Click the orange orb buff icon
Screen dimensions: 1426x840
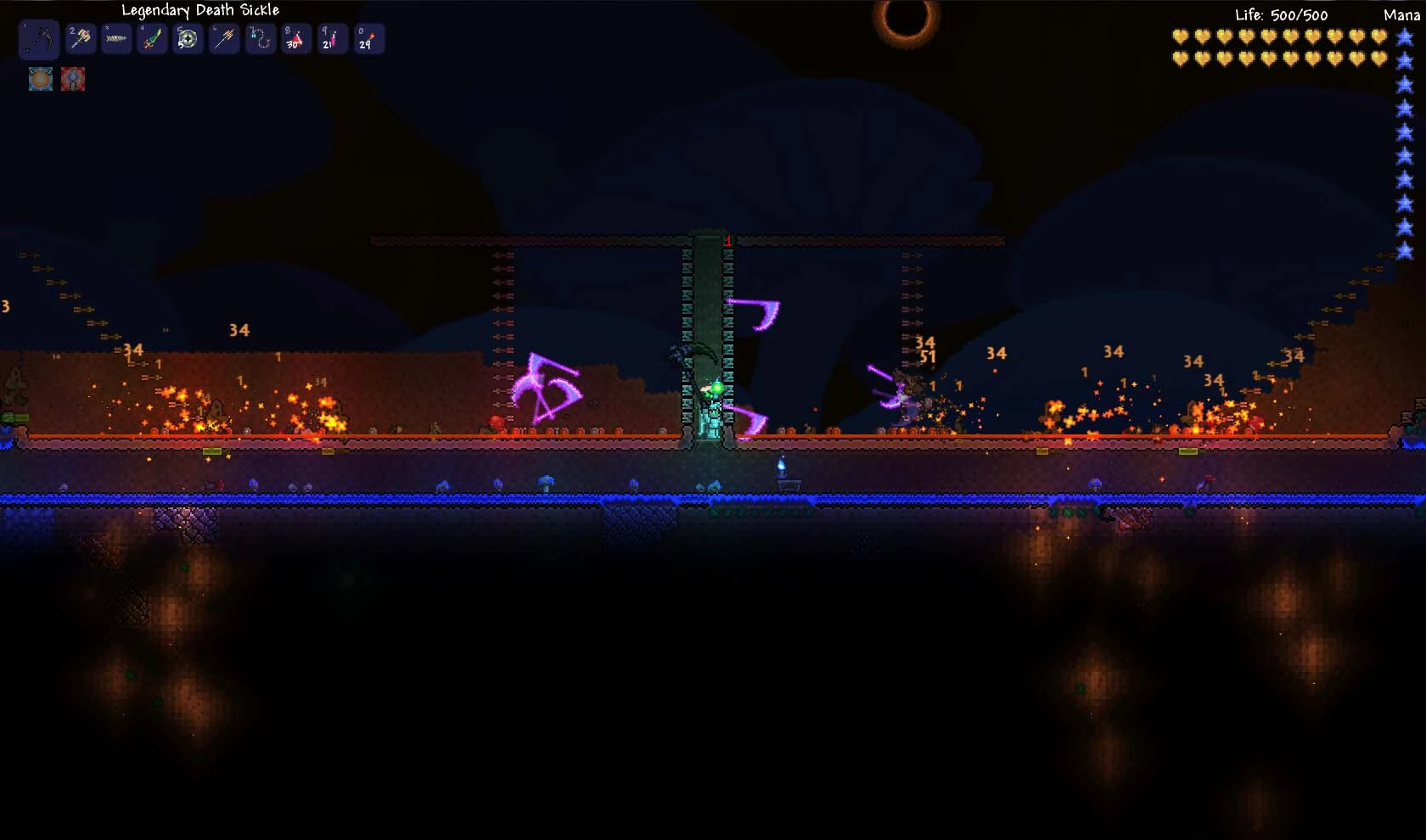[x=41, y=79]
